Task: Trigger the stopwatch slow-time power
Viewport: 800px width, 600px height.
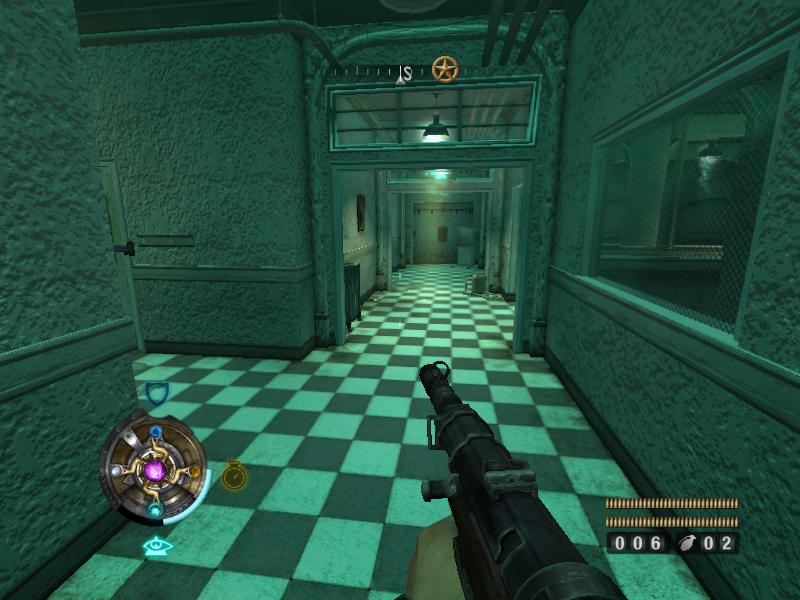Action: 234,475
